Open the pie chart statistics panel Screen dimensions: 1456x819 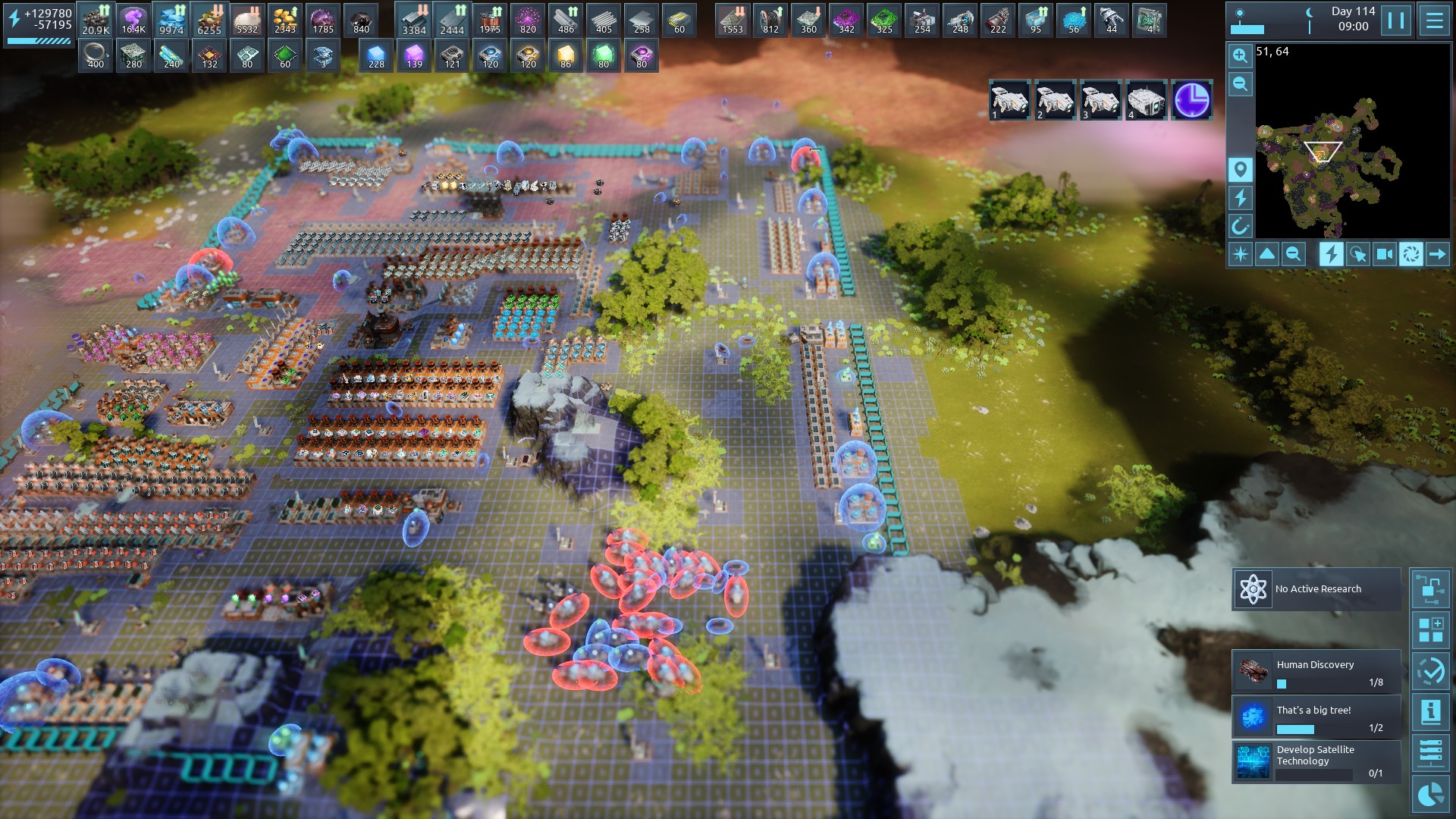(1430, 795)
